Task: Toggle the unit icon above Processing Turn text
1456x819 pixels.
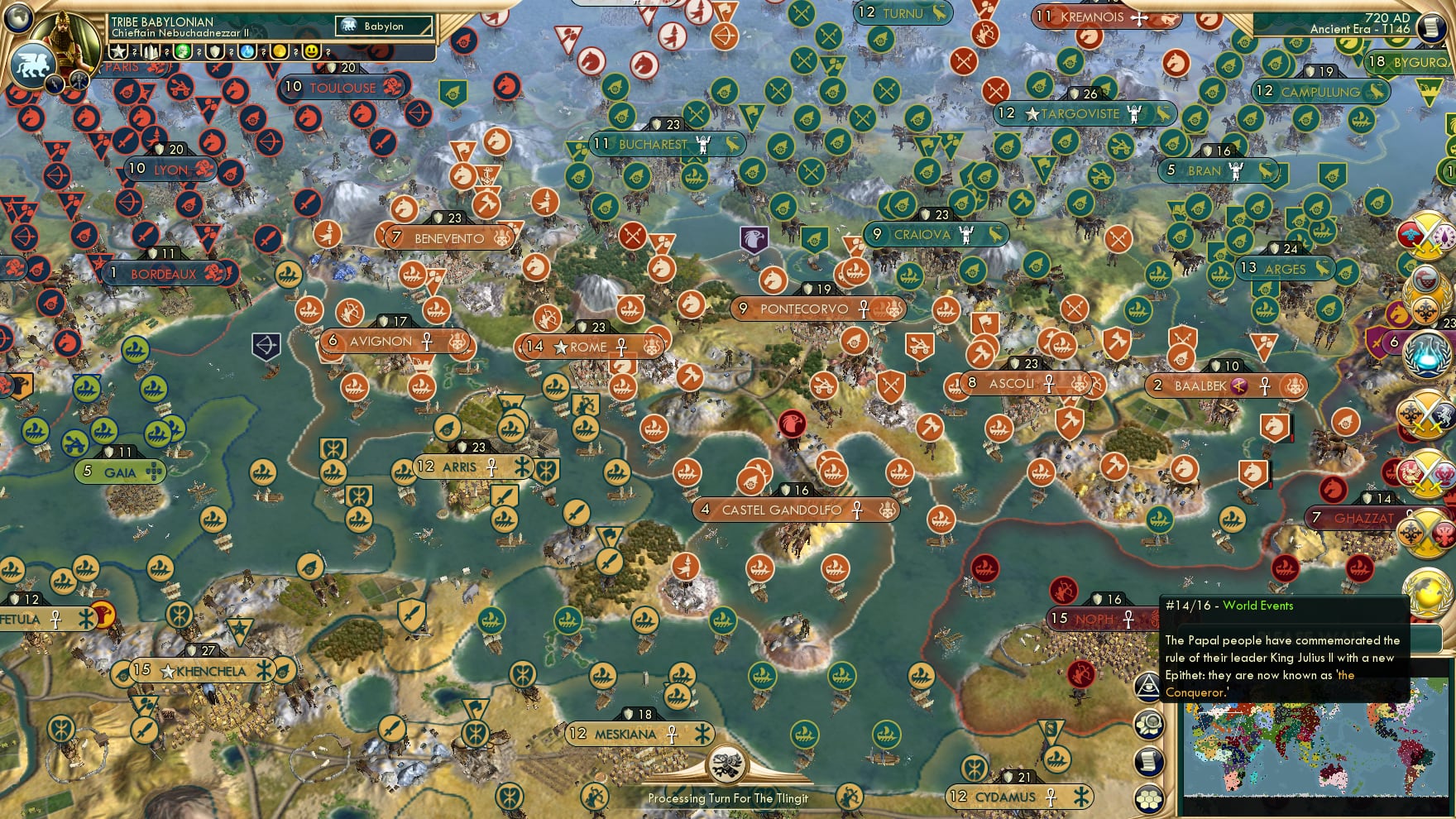Action: [x=726, y=764]
